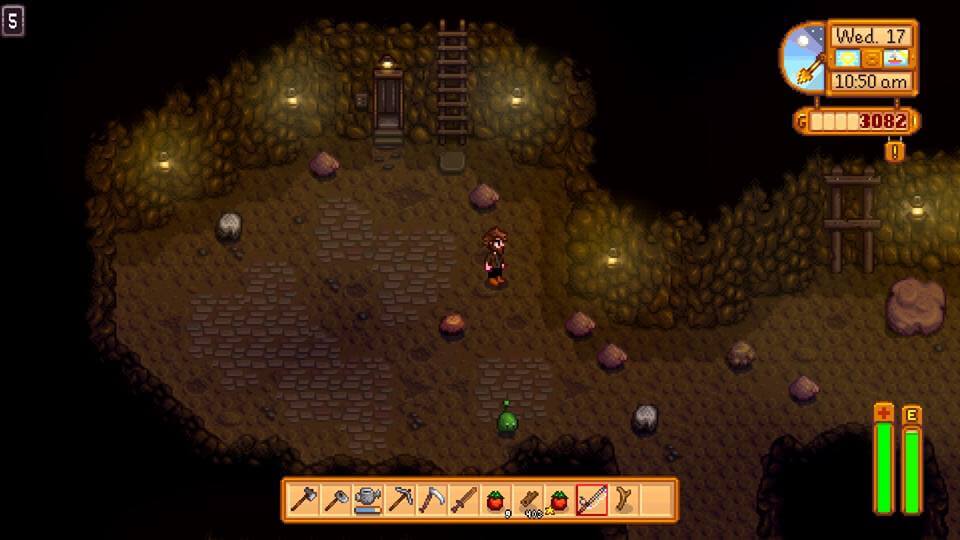Equip the hoe from the toolbar

[335, 499]
